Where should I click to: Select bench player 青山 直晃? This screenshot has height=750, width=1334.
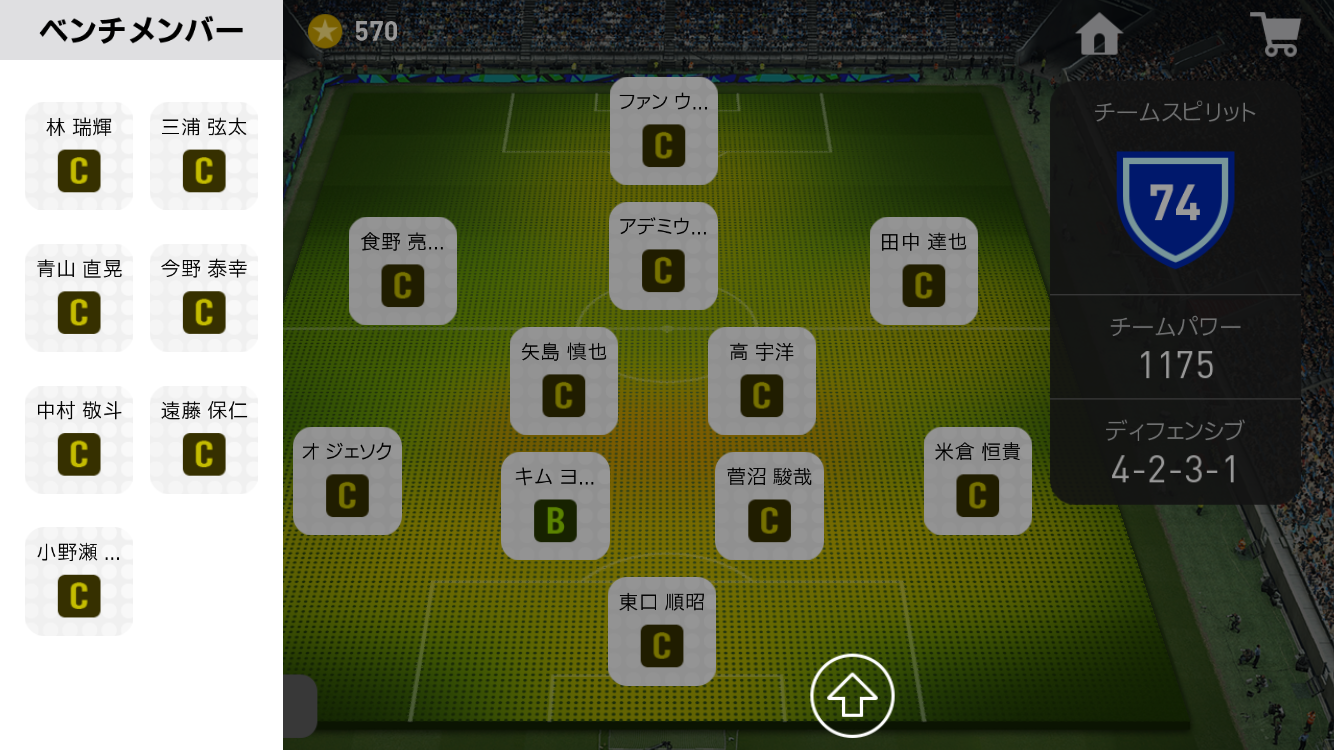tap(79, 298)
